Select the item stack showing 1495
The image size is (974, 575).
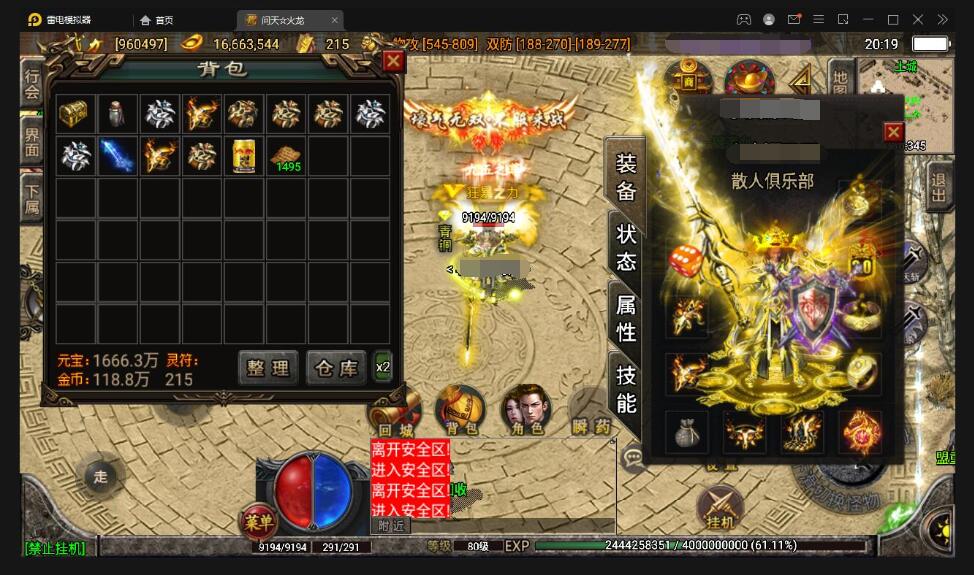point(286,156)
